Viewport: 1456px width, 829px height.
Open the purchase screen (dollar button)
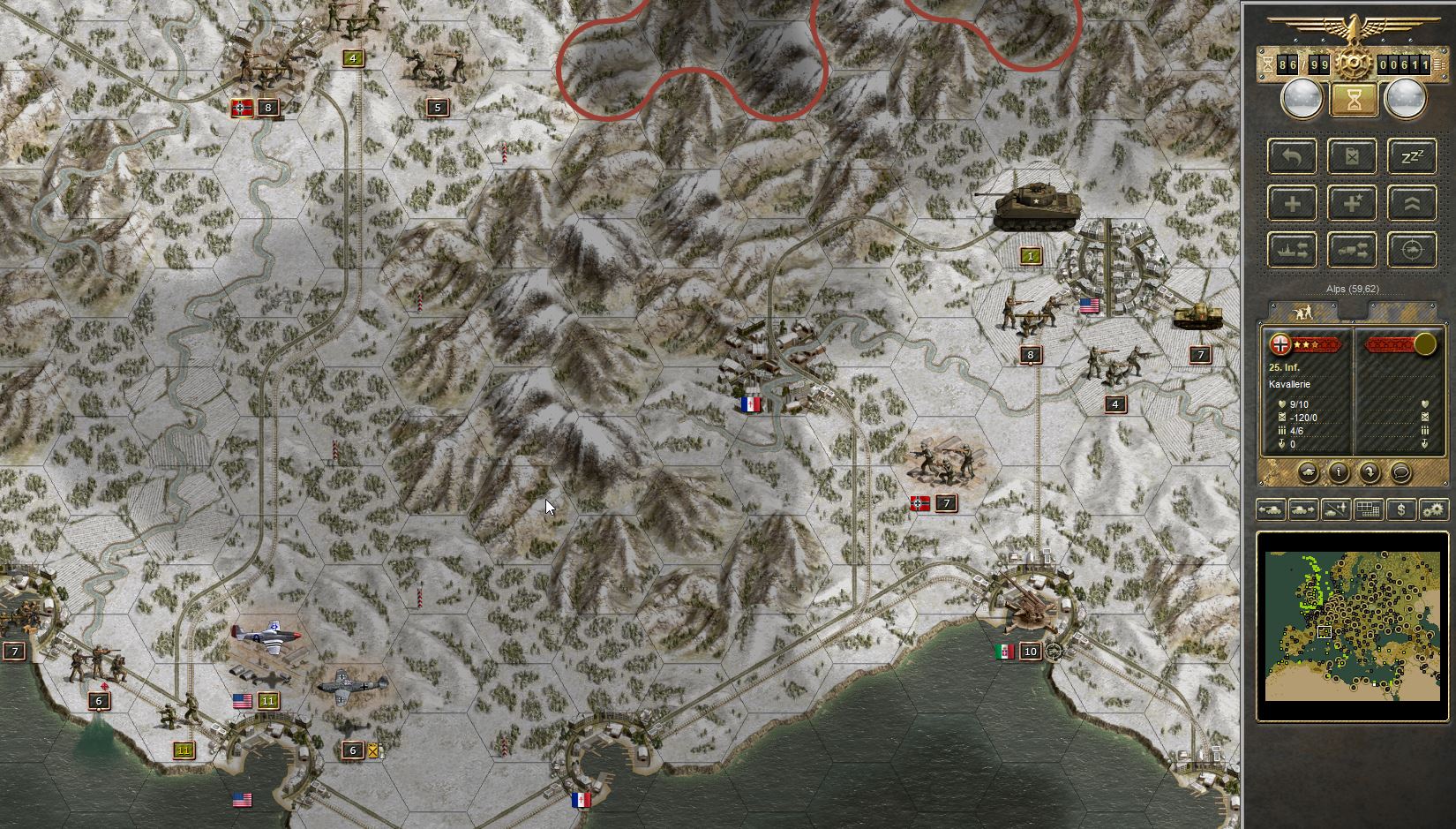1402,509
